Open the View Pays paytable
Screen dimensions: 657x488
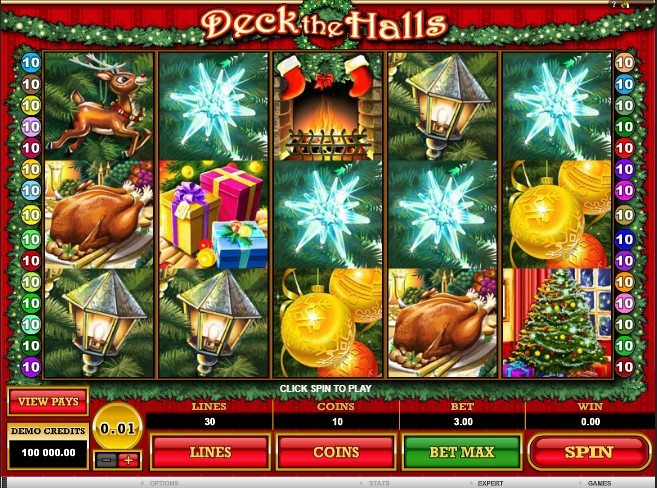(x=48, y=402)
